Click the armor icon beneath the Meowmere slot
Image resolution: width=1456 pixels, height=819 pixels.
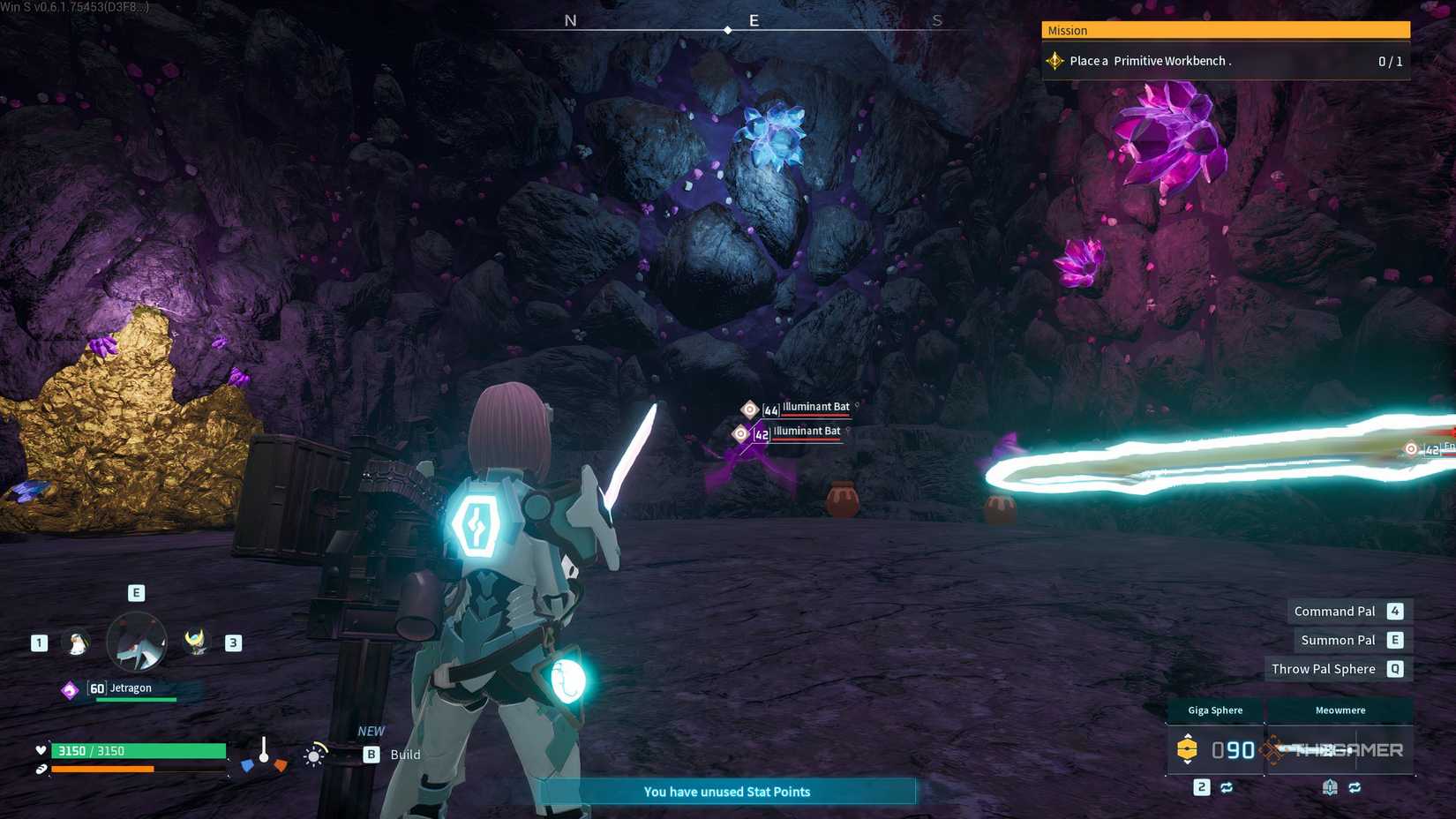point(1331,787)
